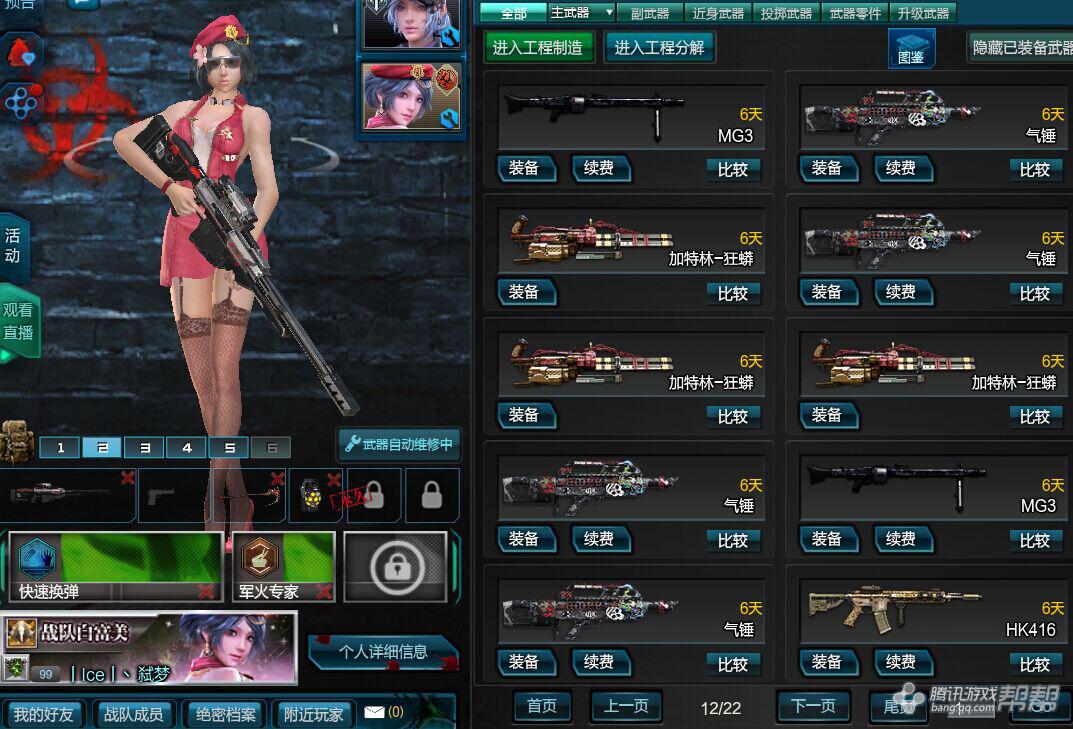Image resolution: width=1073 pixels, height=729 pixels.
Task: Go to 下一页 of the weapon list
Action: click(x=813, y=706)
